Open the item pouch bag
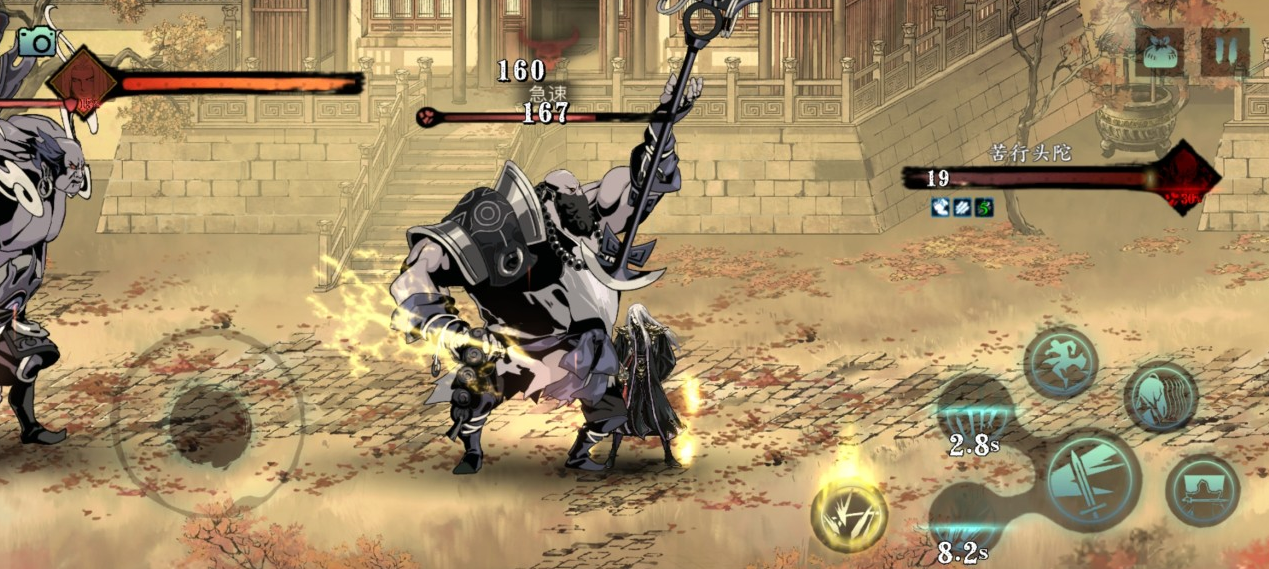 coord(1160,50)
